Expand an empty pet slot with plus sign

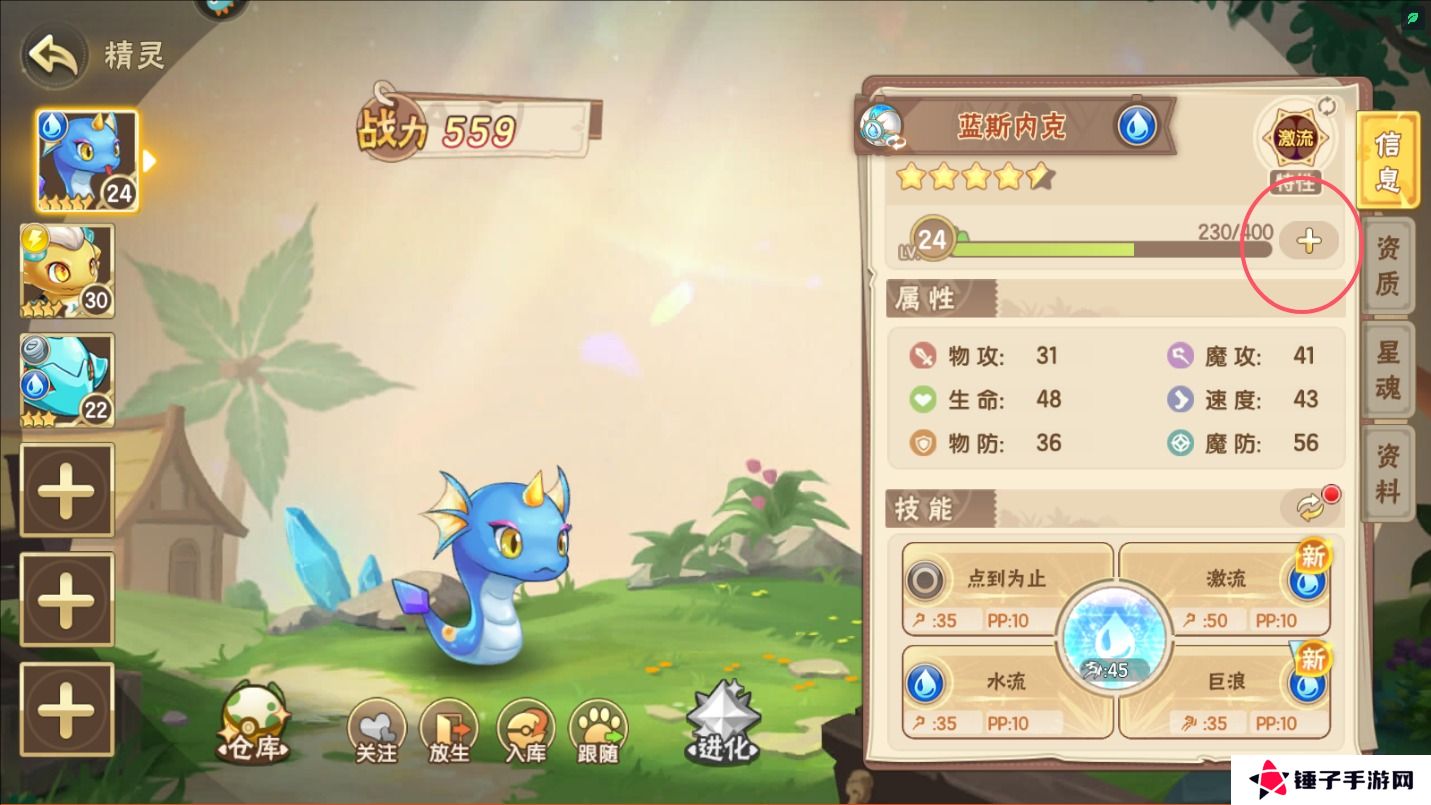tap(67, 490)
